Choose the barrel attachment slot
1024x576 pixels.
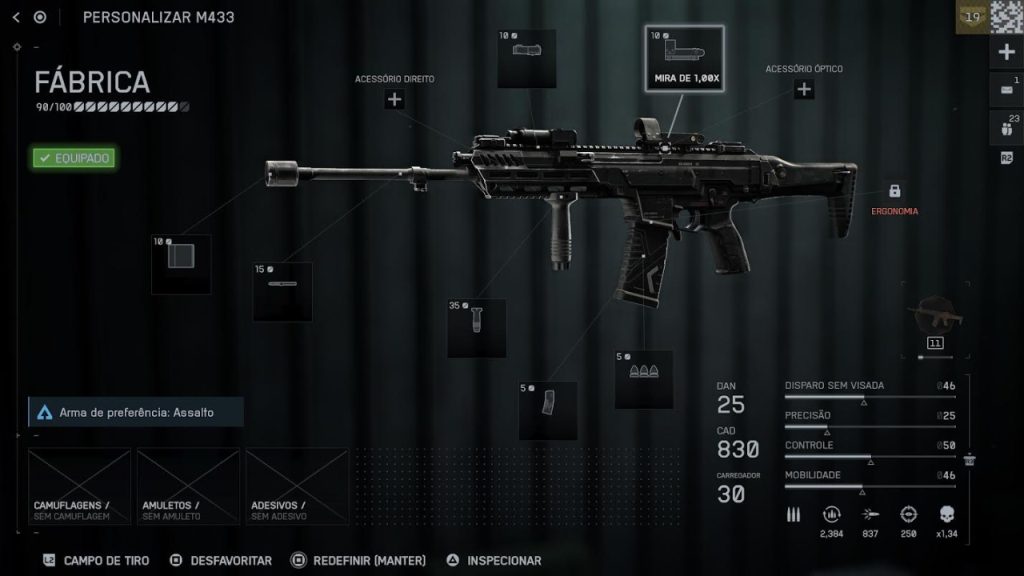coord(282,291)
